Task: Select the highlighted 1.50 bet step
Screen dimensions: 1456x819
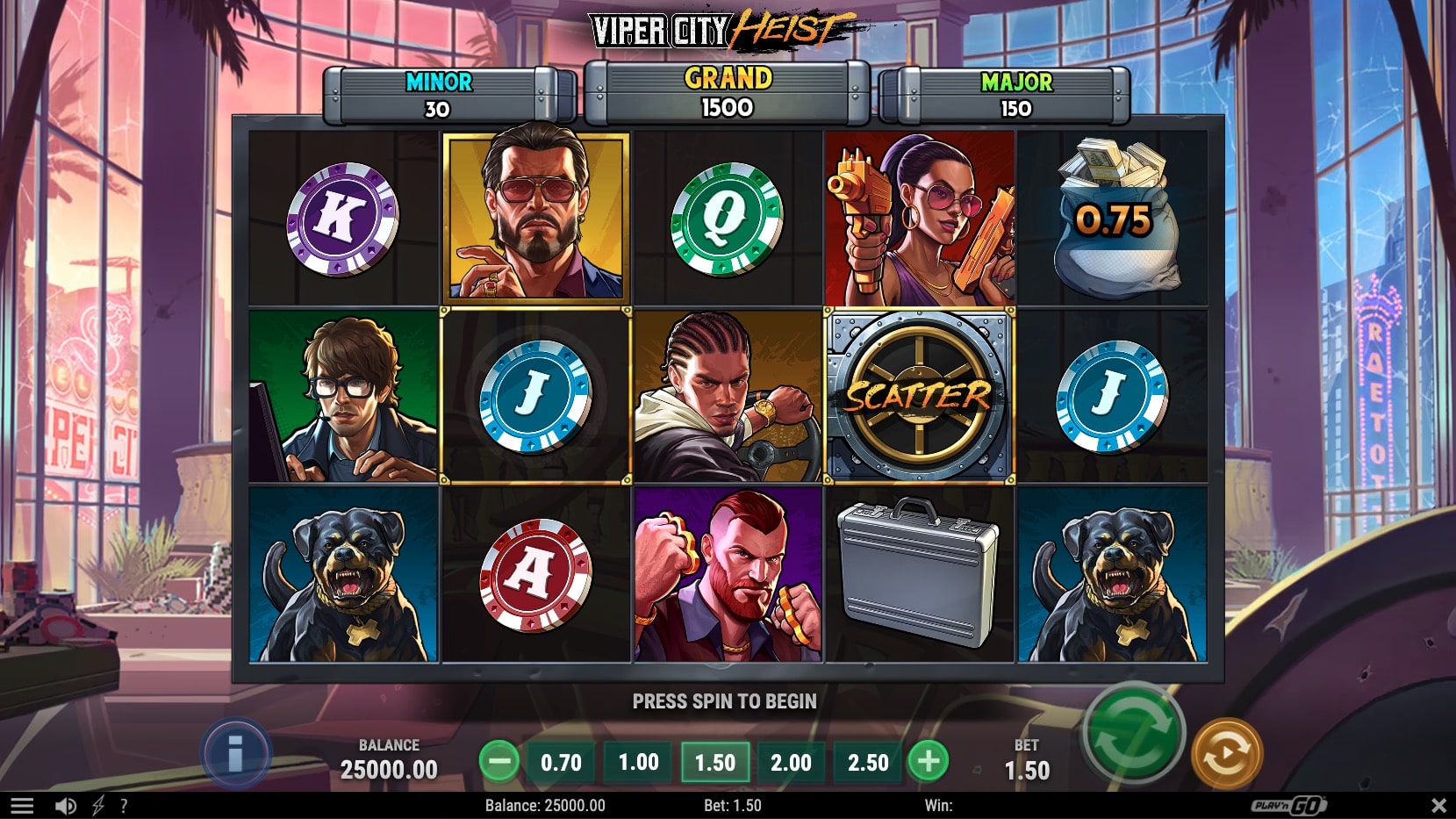Action: point(714,762)
